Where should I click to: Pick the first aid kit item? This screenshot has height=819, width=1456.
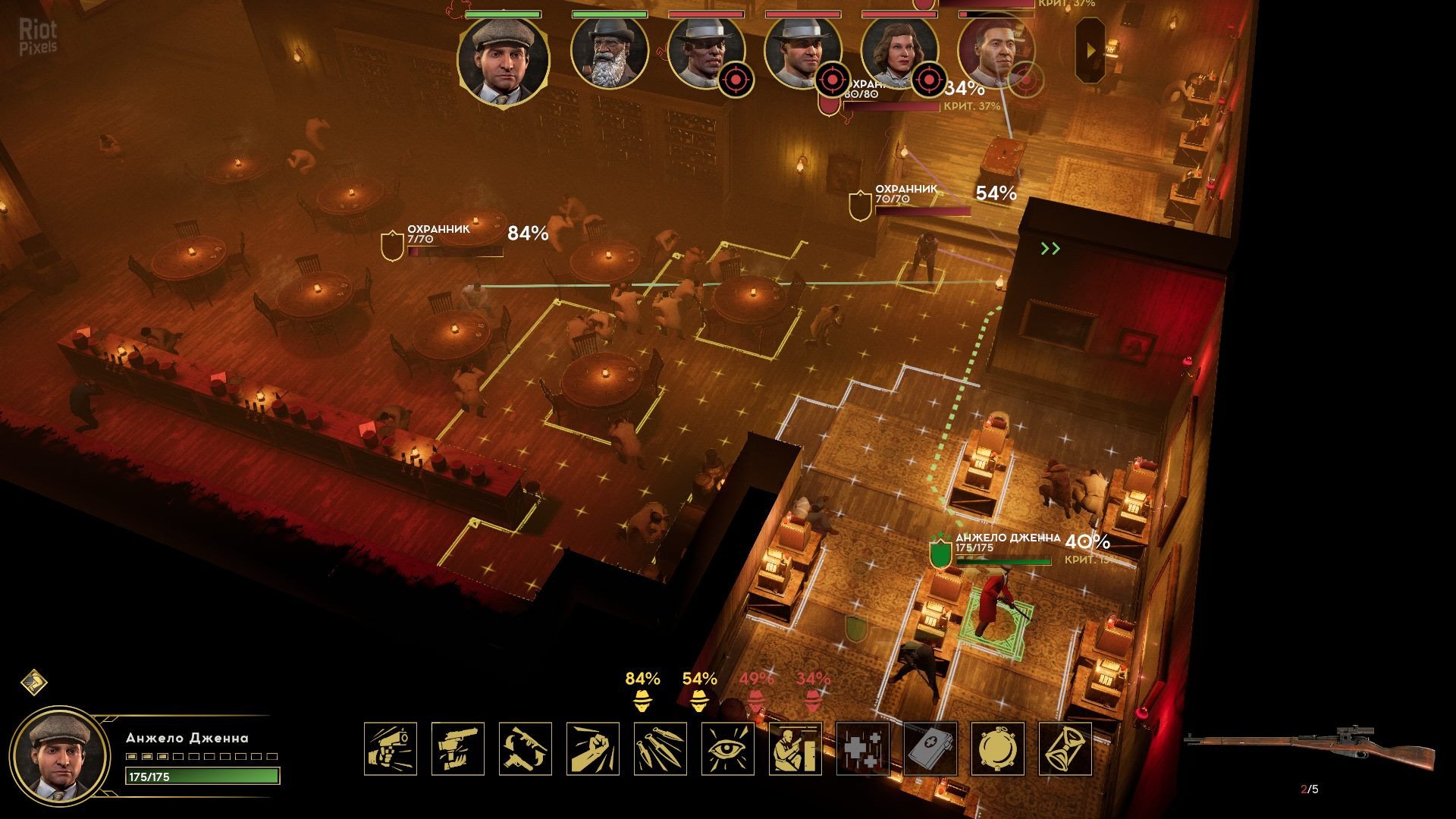click(930, 748)
